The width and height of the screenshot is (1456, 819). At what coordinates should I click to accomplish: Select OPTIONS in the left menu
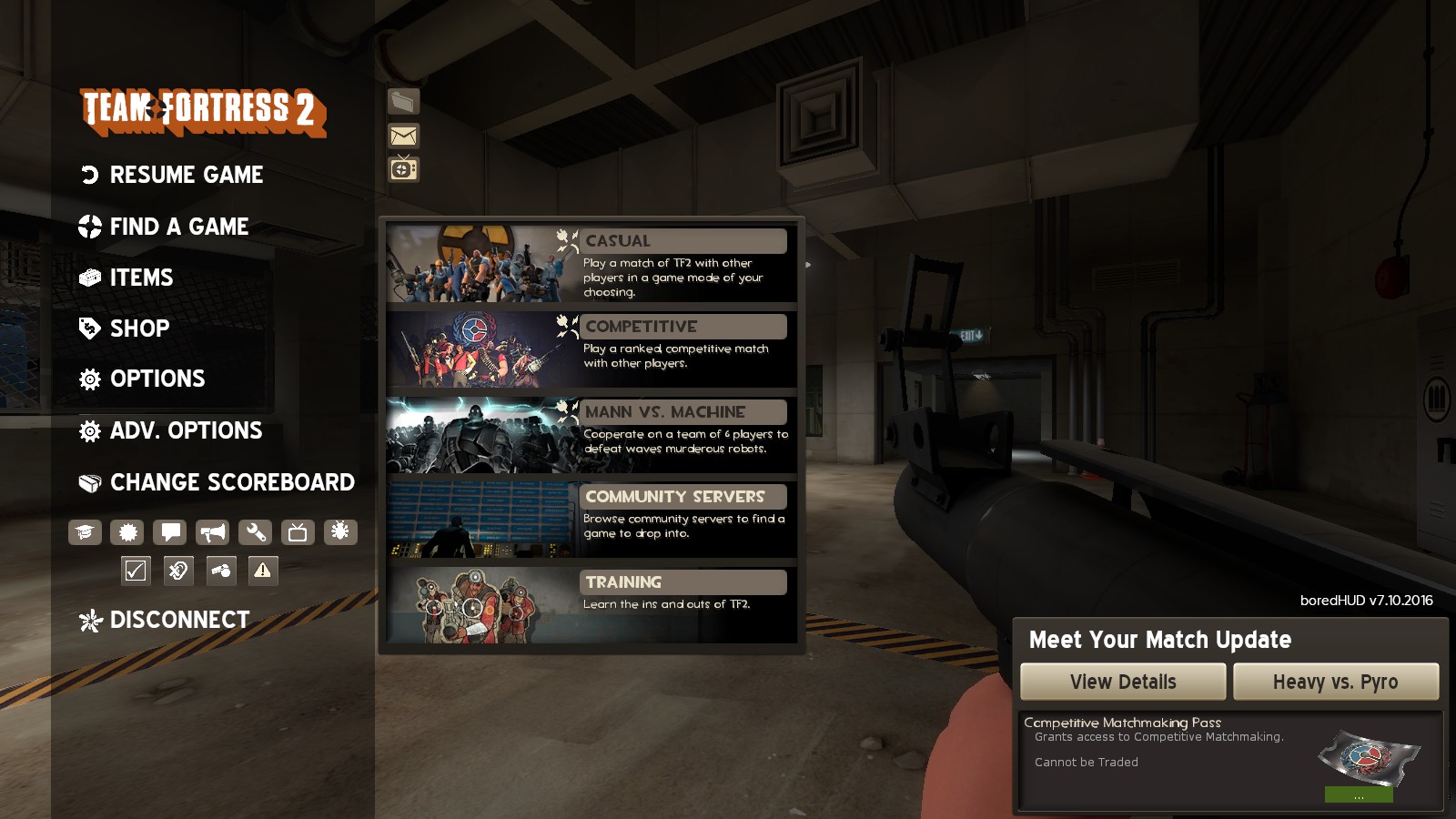[x=157, y=379]
